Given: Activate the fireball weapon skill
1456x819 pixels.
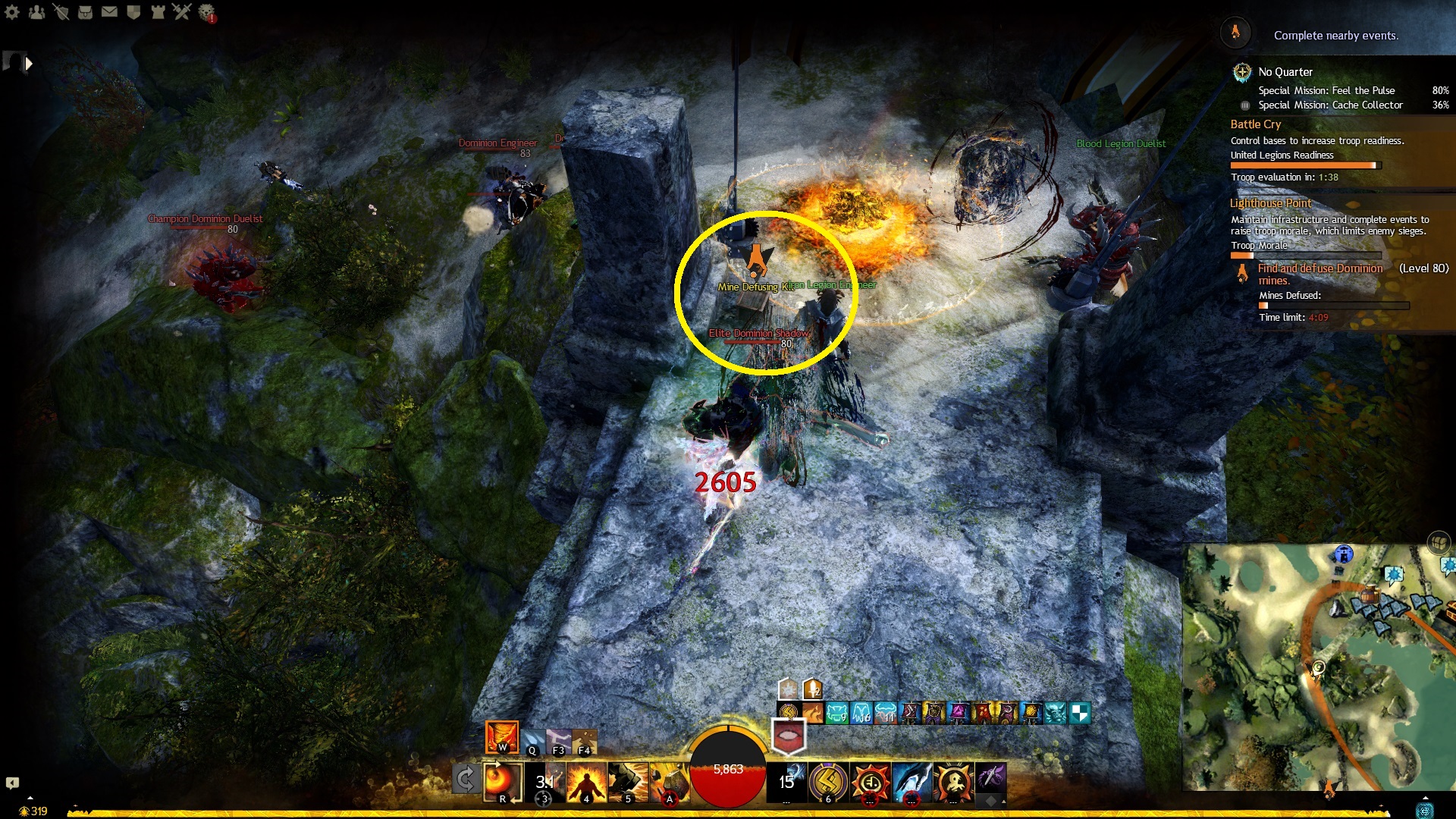Looking at the screenshot, I should pyautogui.click(x=501, y=781).
